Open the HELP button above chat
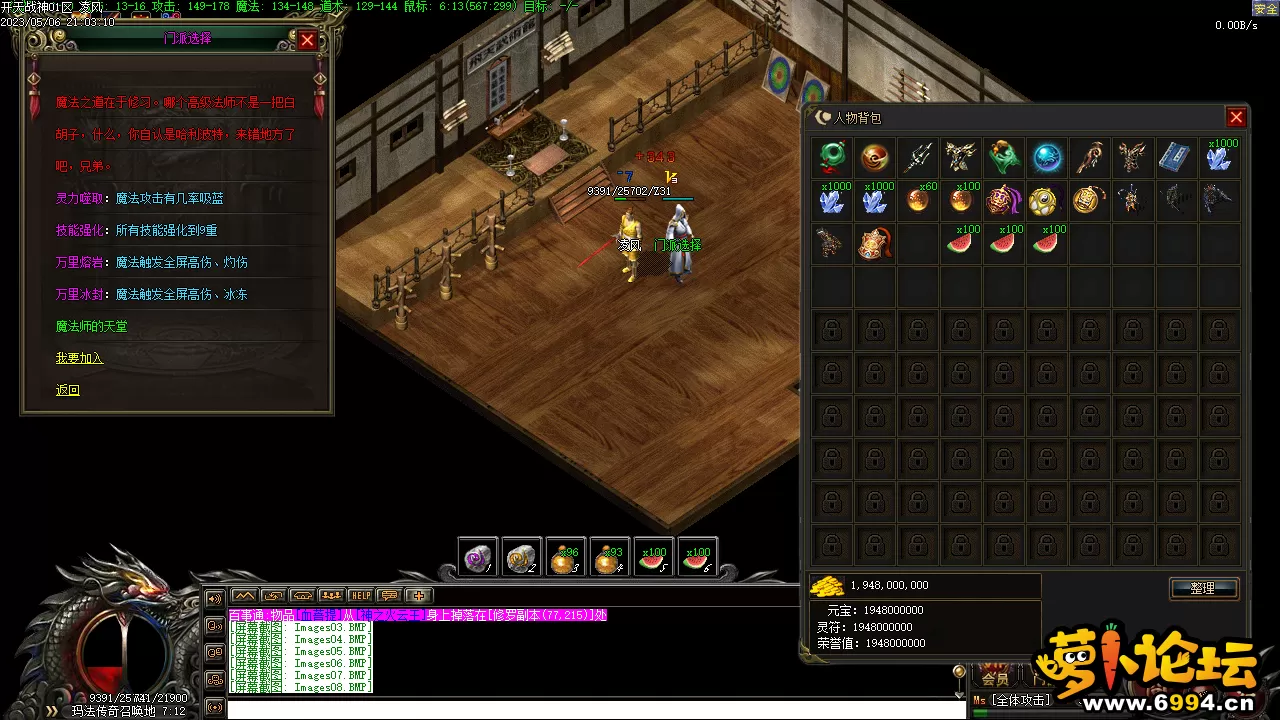Screen dimensions: 1280x720 (360, 596)
